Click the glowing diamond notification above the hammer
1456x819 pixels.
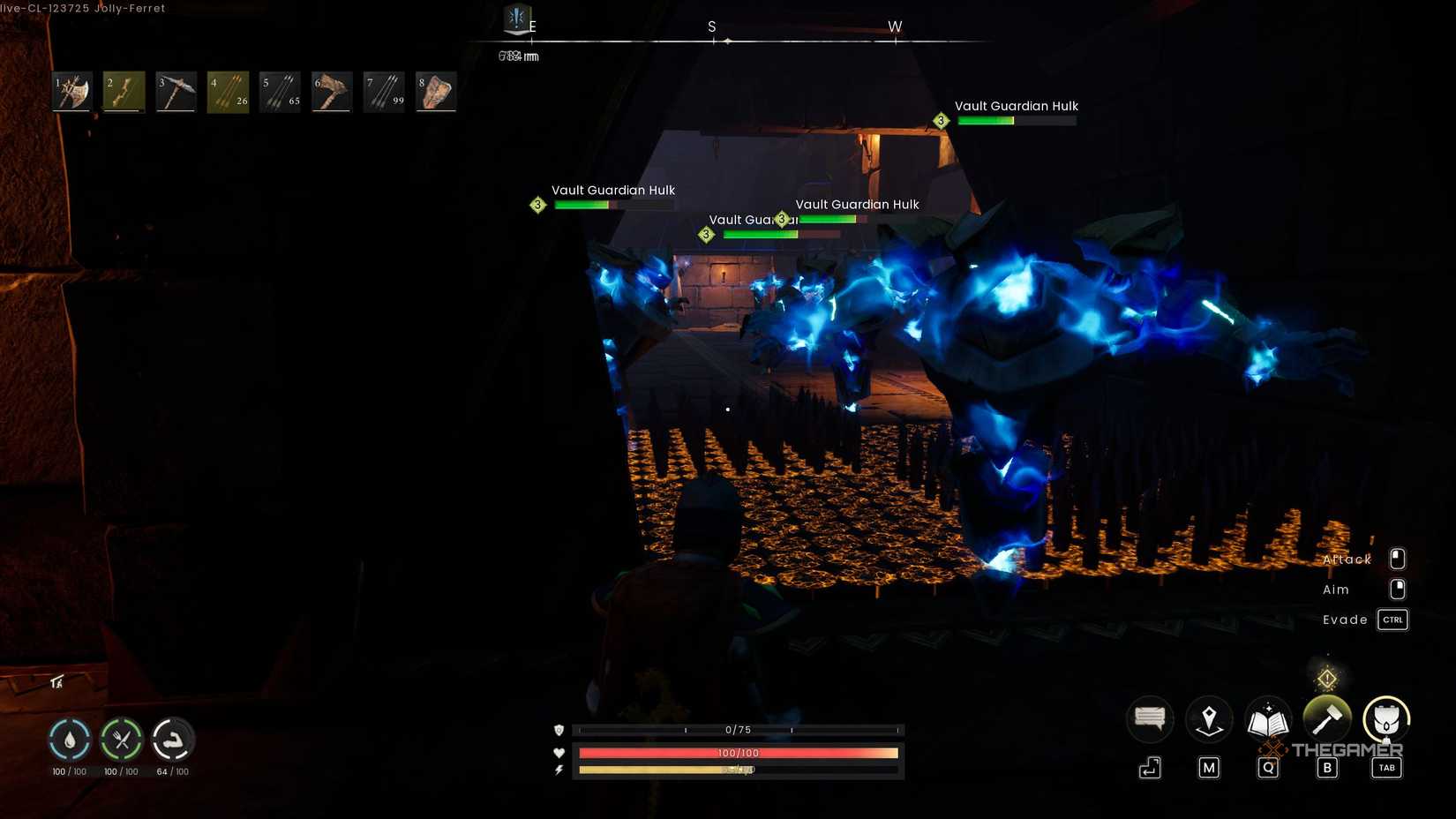(1327, 678)
